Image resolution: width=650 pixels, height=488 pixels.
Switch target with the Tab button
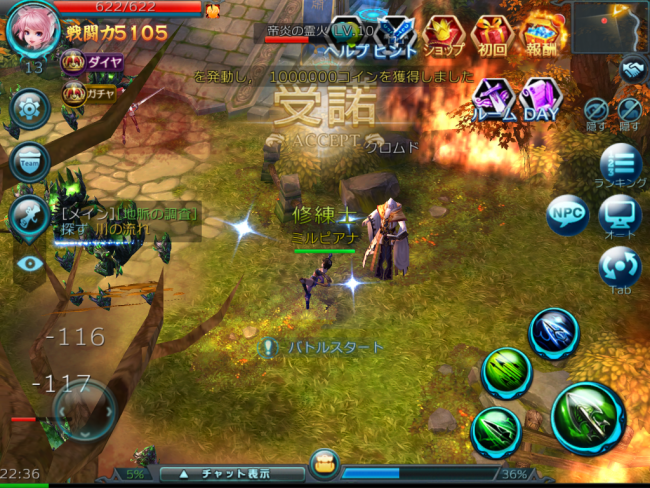click(619, 268)
